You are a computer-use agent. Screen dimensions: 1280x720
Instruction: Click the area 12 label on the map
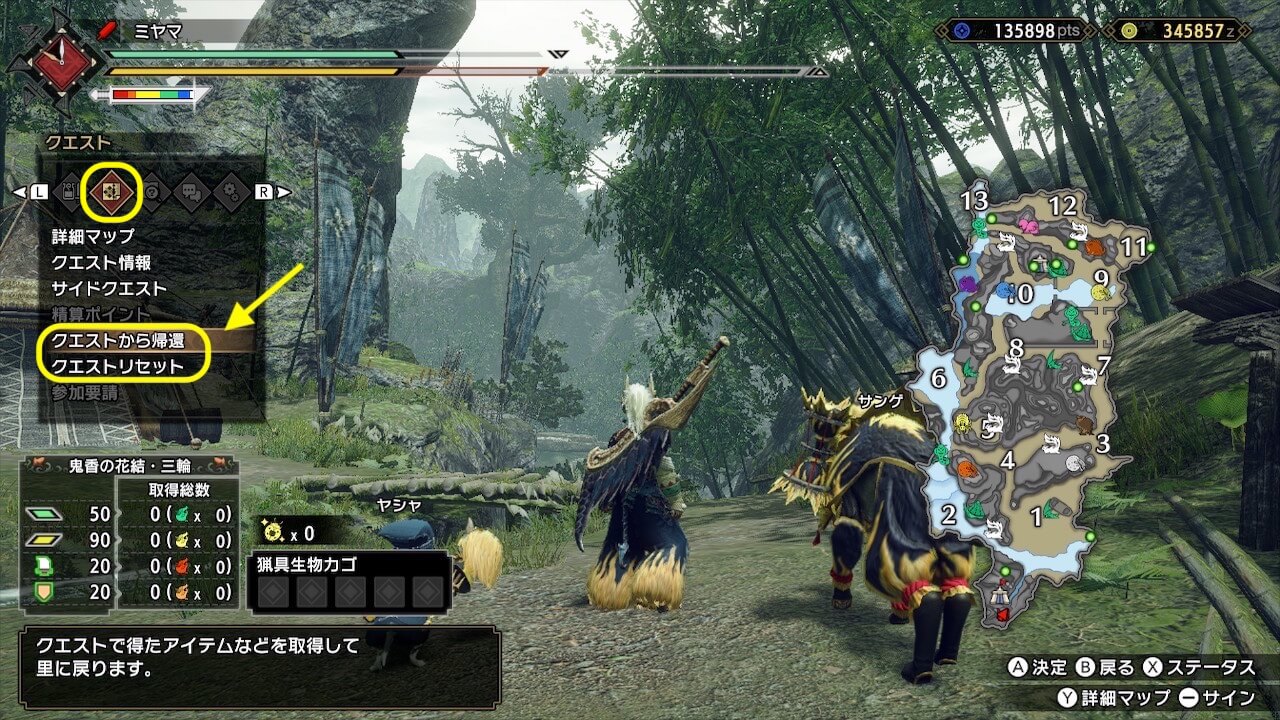tap(1062, 207)
